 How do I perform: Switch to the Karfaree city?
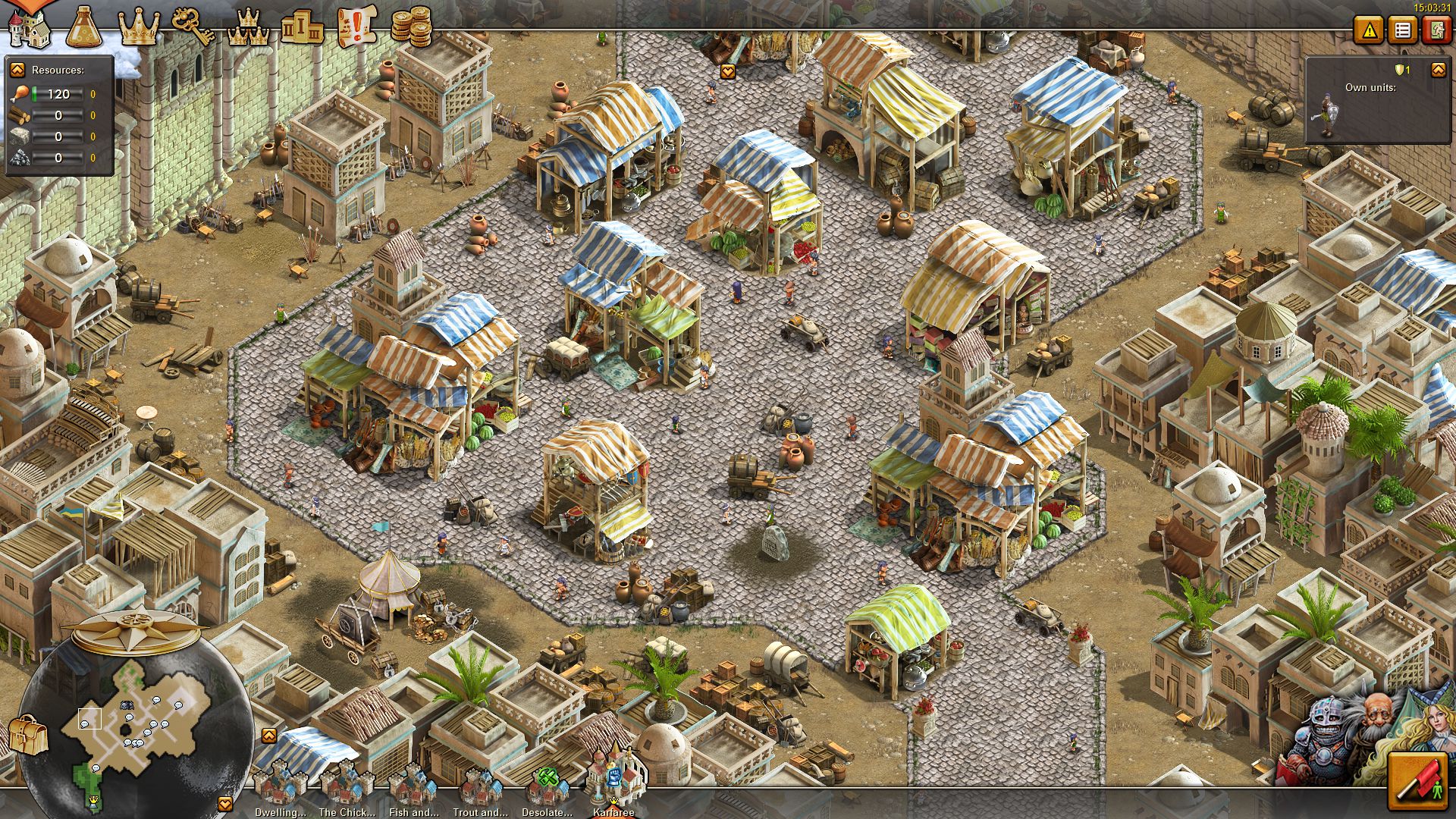[x=614, y=781]
